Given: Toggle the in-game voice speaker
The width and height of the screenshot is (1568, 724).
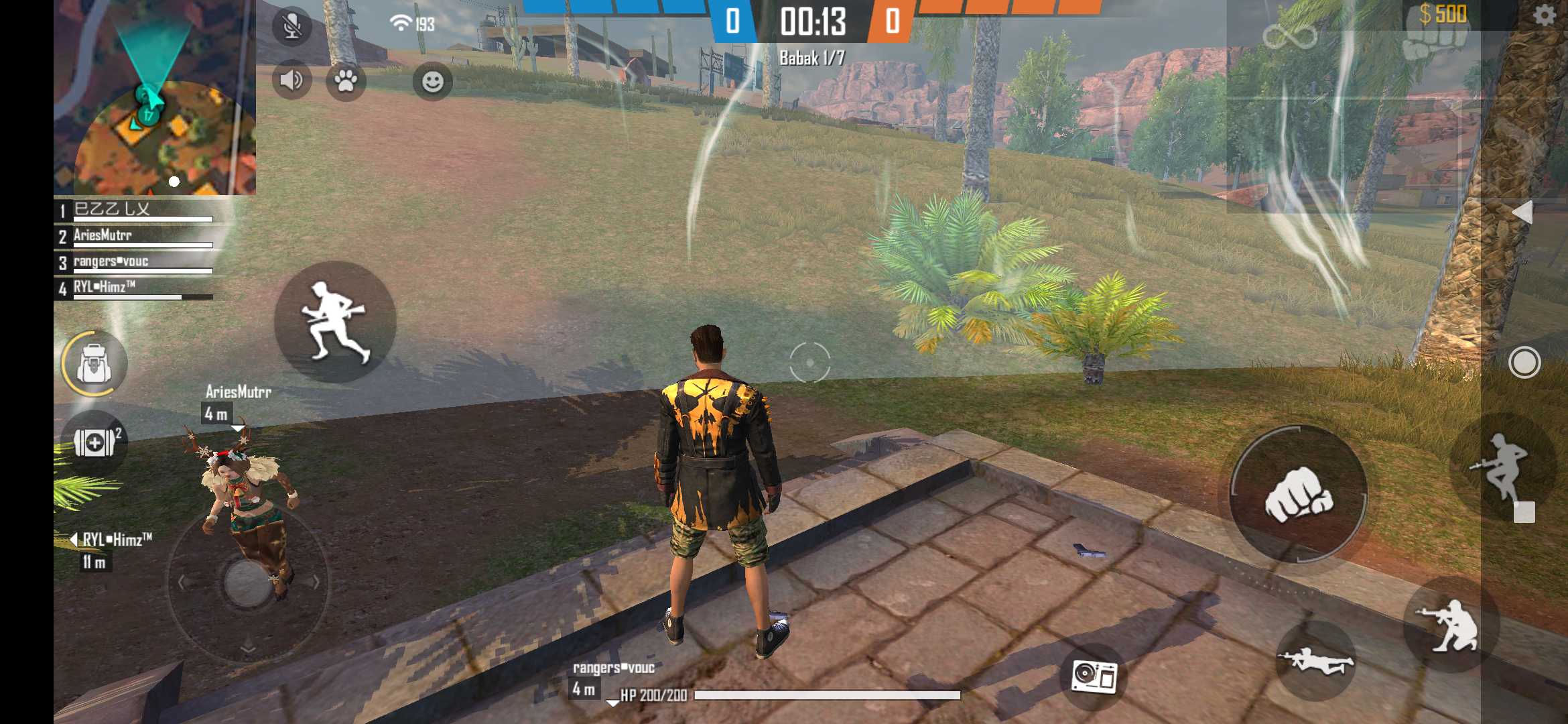Looking at the screenshot, I should tap(291, 80).
